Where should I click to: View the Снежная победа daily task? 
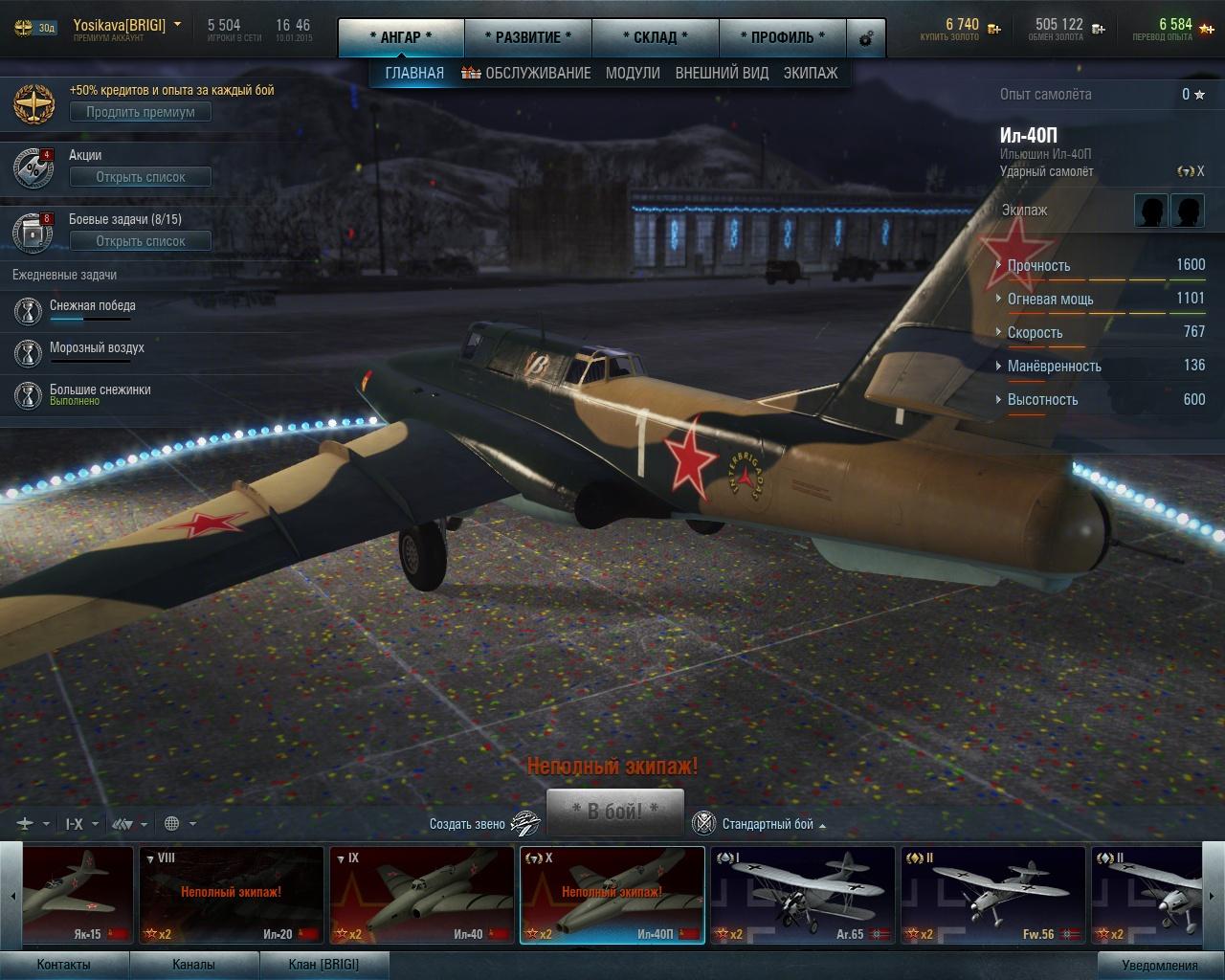point(93,306)
